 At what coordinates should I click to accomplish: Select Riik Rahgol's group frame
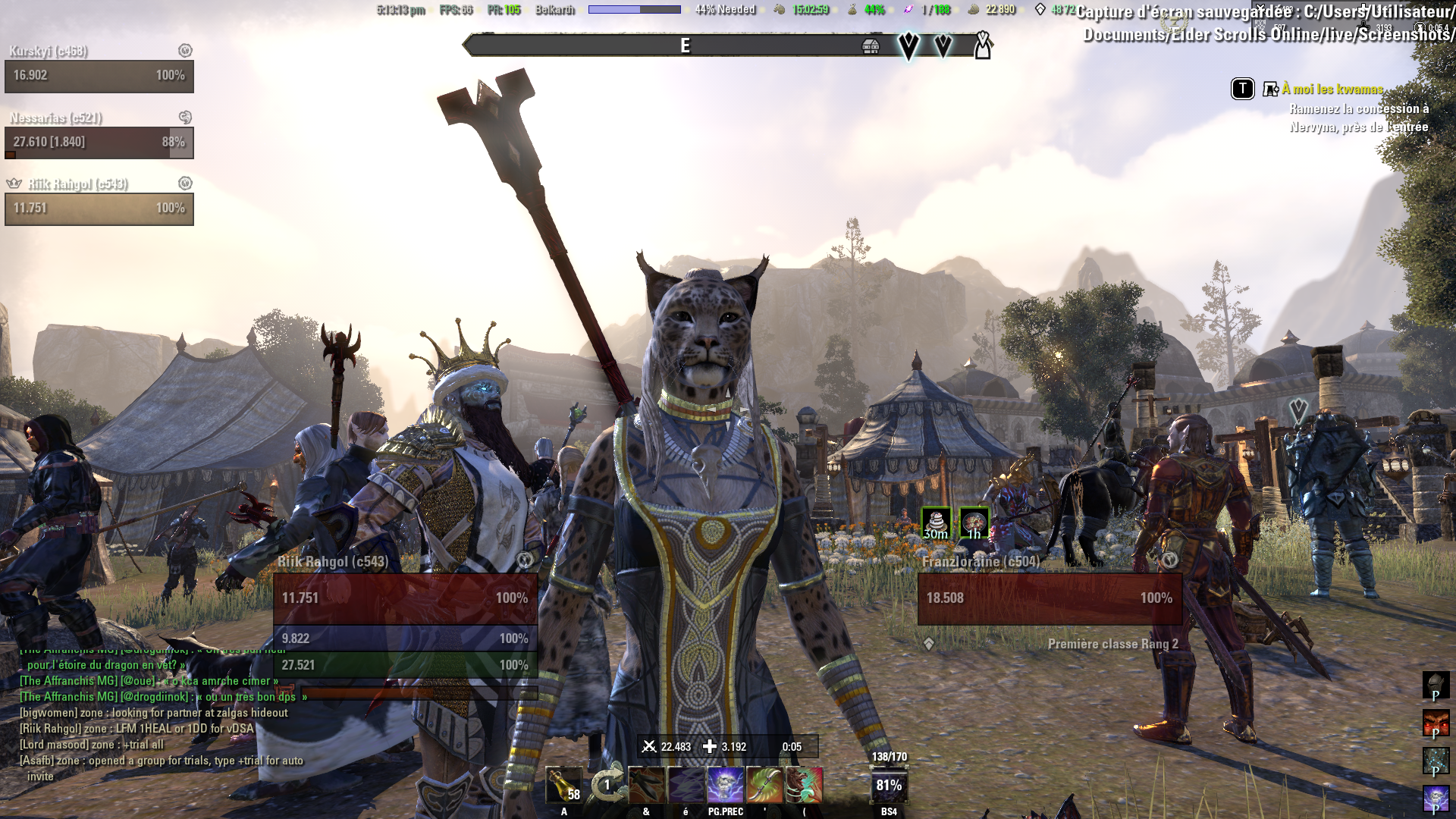[x=99, y=208]
